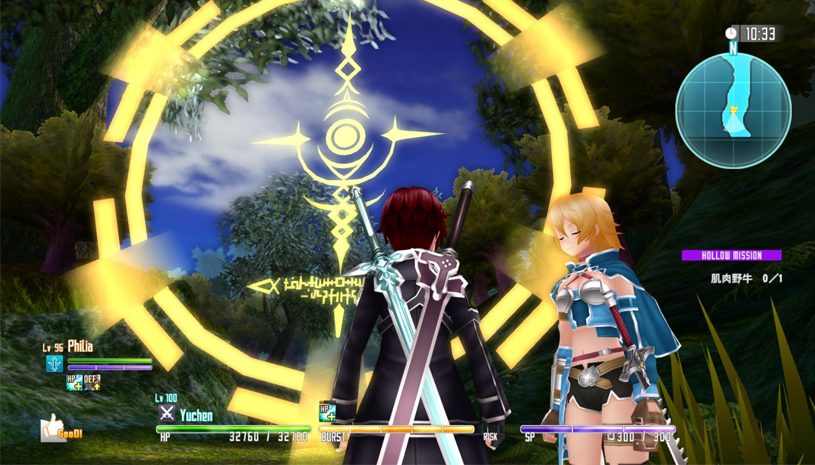Click Yuchen's crossed swords class icon
Image resolution: width=815 pixels, height=465 pixels.
click(167, 413)
